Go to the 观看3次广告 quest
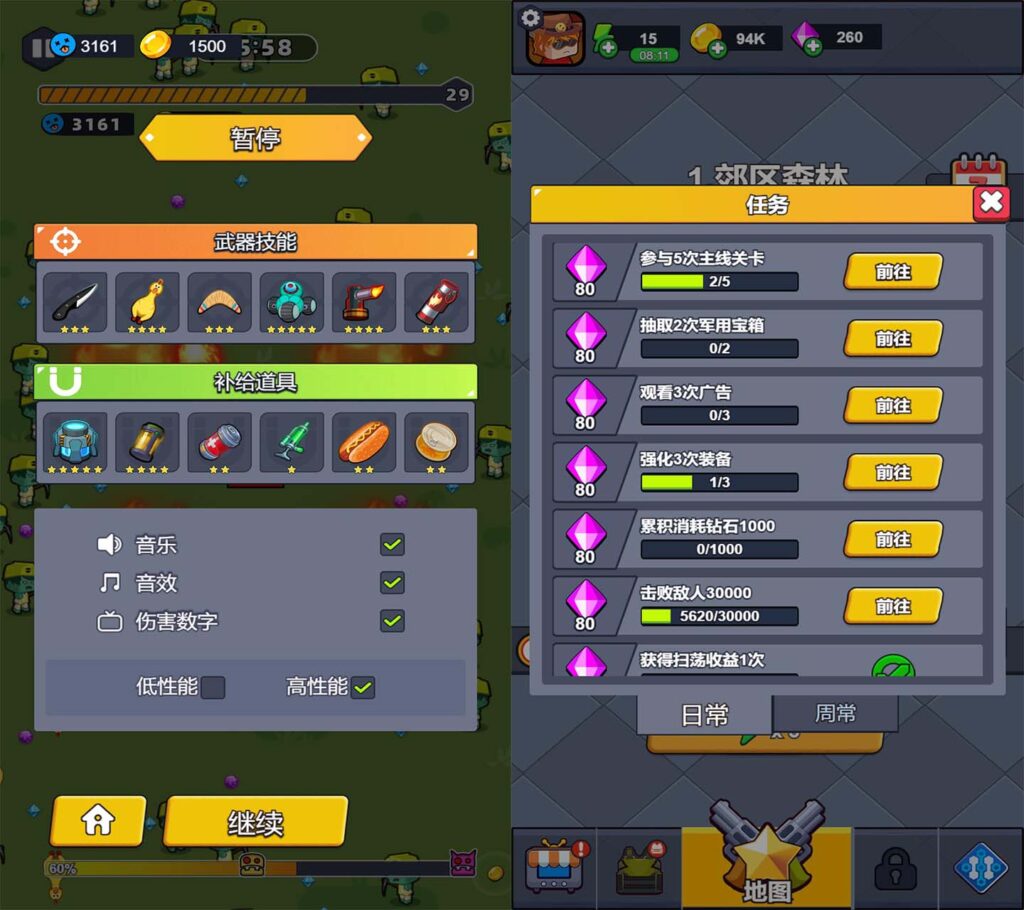The width and height of the screenshot is (1024, 910). point(893,405)
